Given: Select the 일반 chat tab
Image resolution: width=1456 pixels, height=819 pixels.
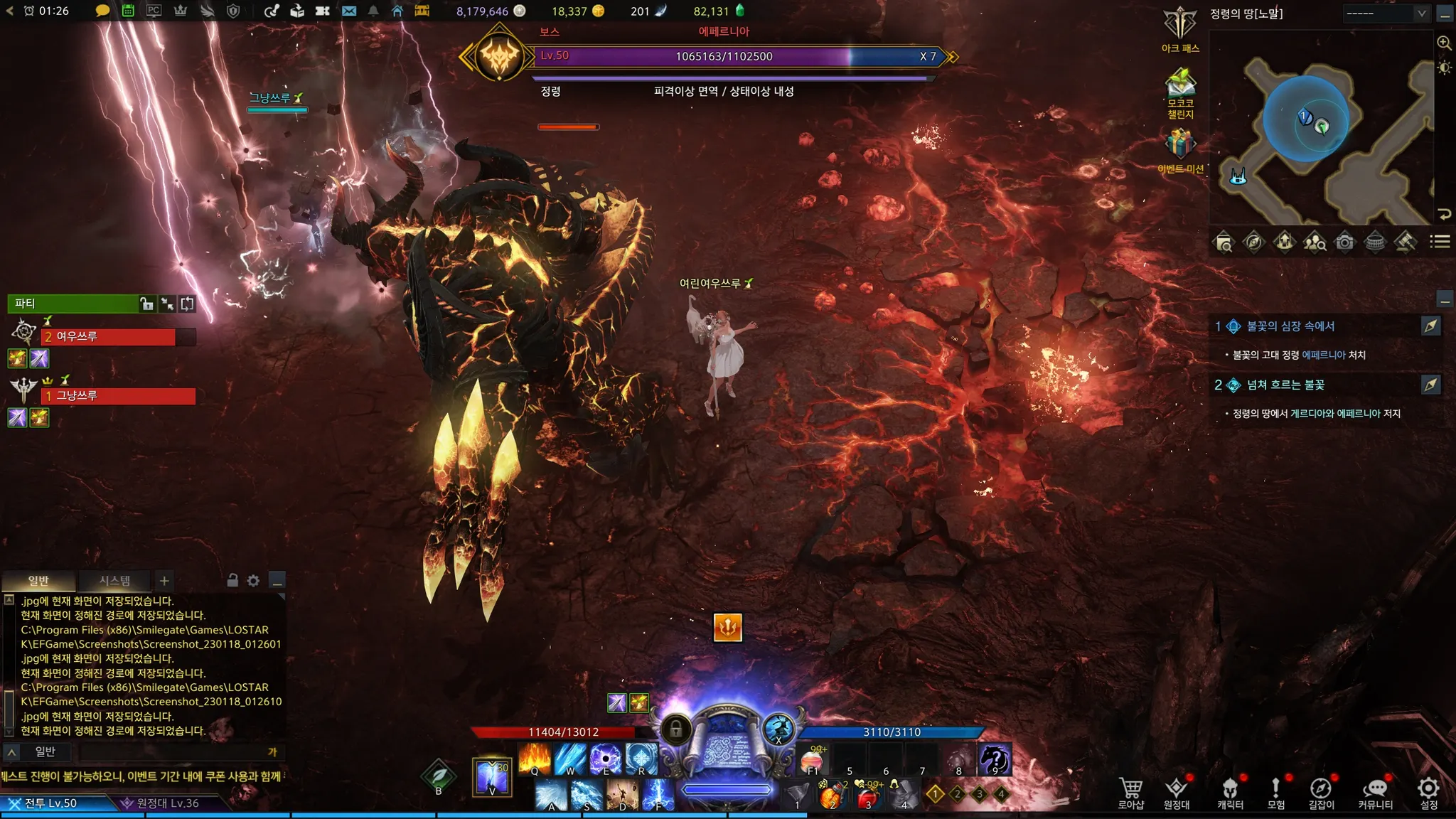Looking at the screenshot, I should point(38,581).
